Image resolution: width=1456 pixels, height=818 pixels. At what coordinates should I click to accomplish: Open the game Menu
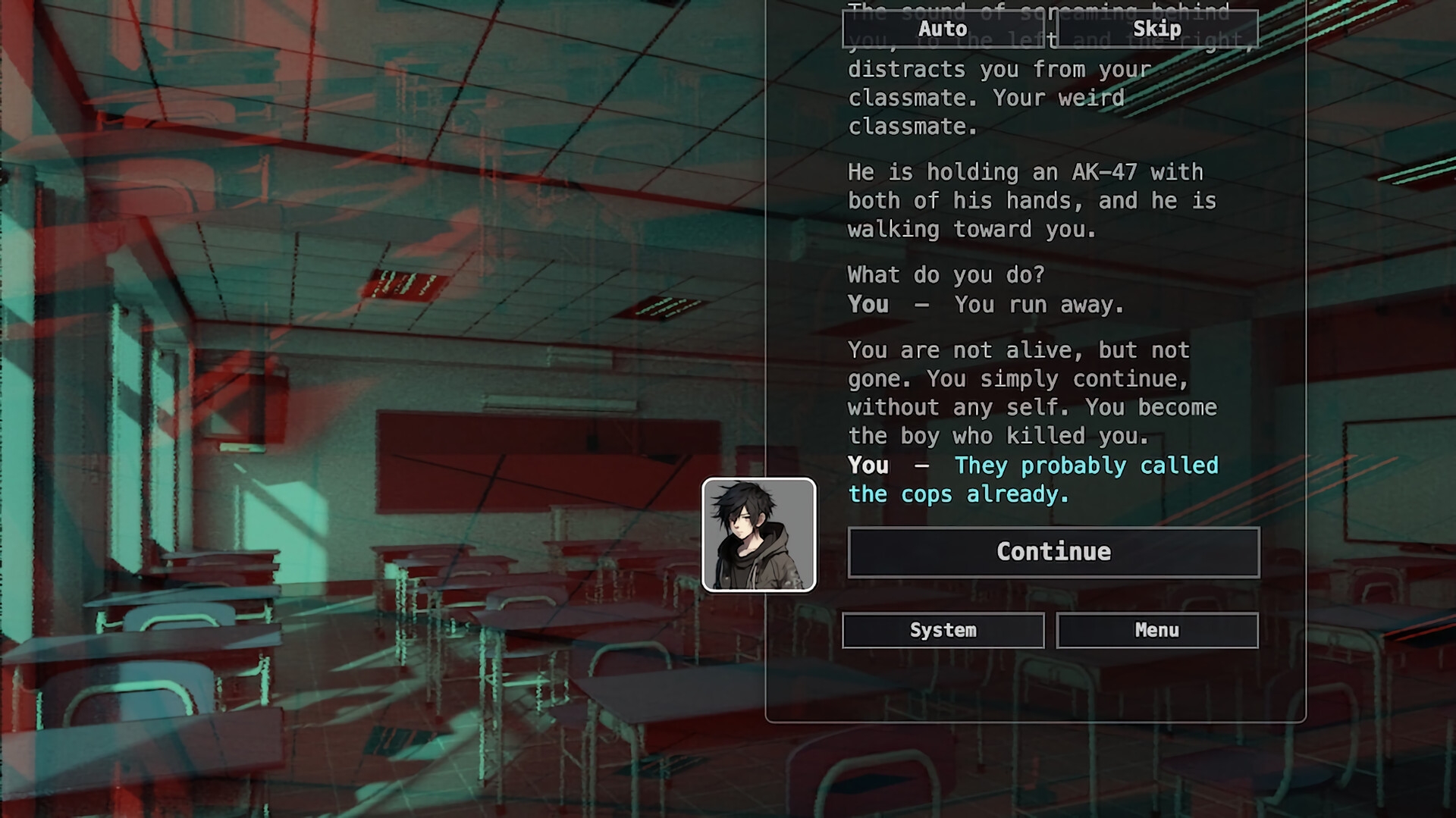(x=1156, y=630)
